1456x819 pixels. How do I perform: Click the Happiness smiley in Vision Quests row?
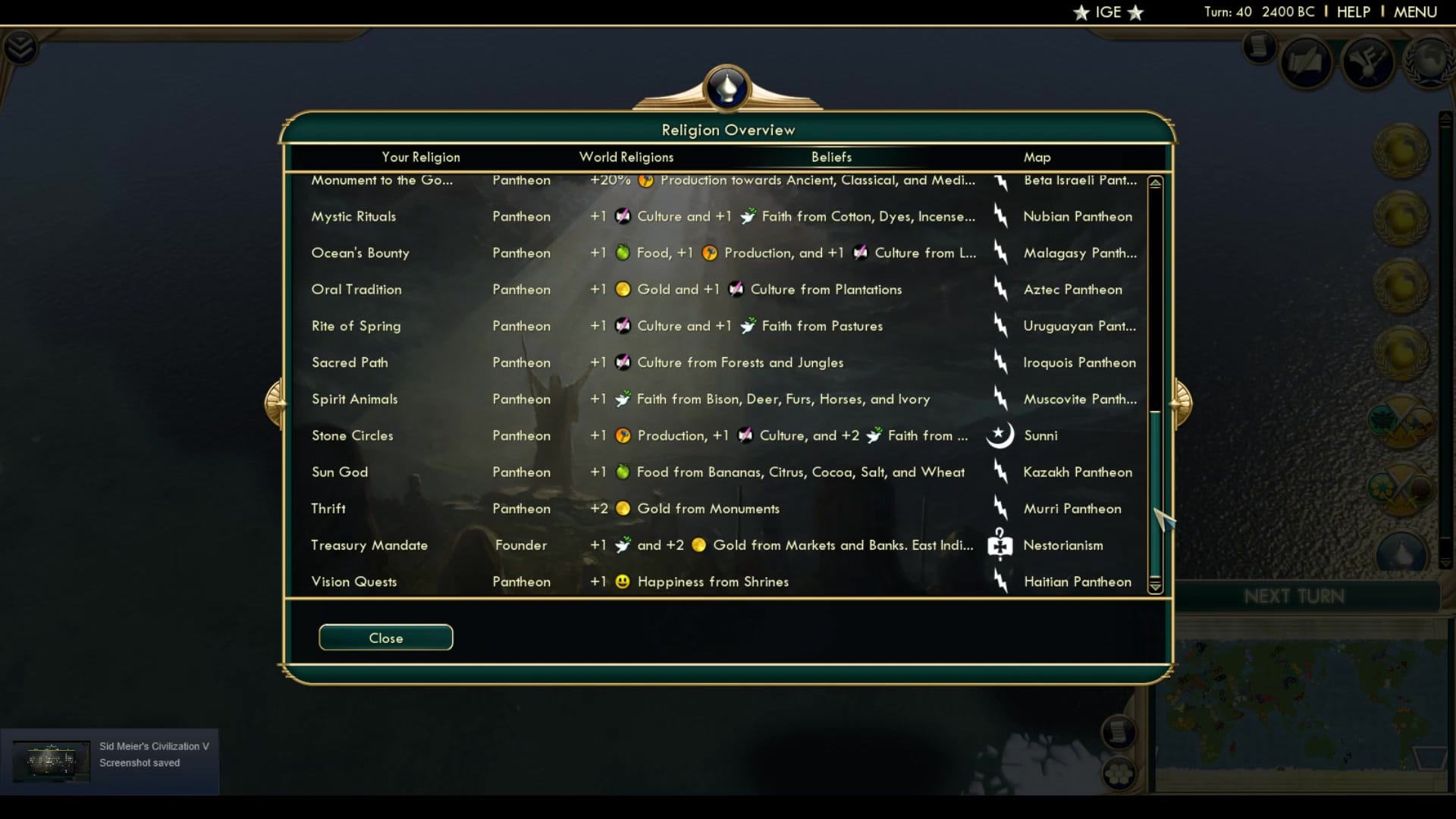pyautogui.click(x=622, y=582)
